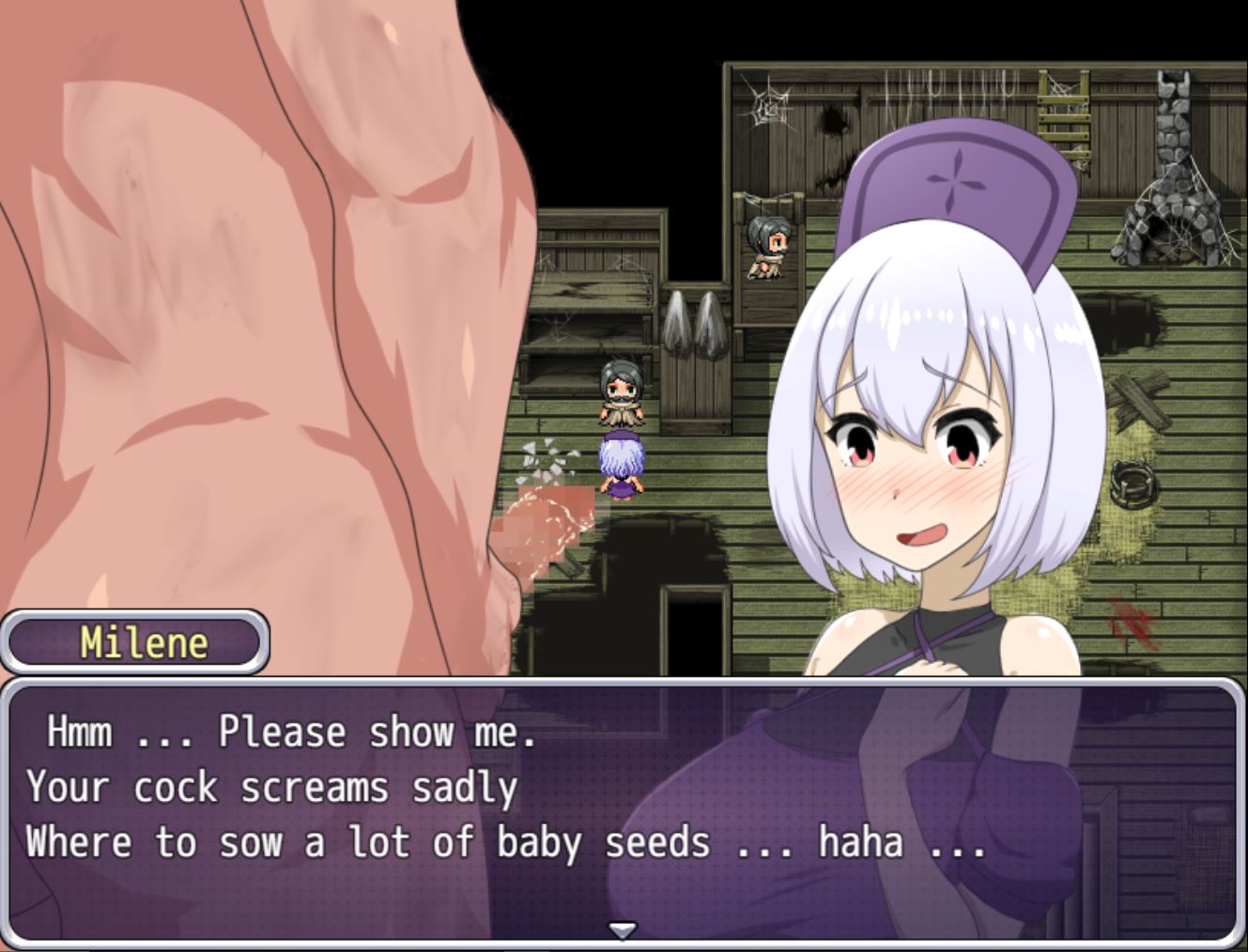The image size is (1248, 952).
Task: Advance the dialogue message window
Action: coord(620,807)
